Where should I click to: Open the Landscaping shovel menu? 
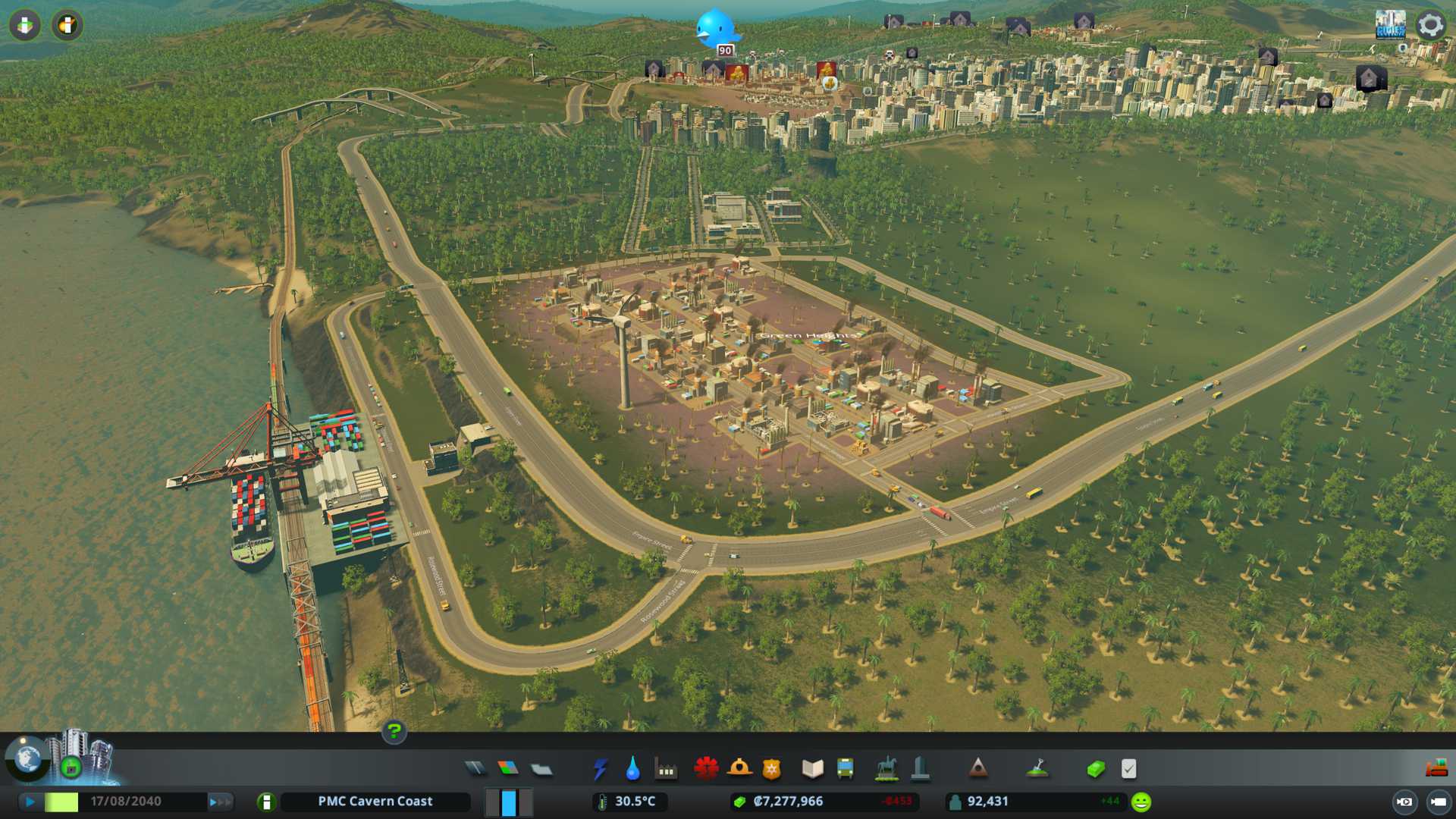[1037, 769]
